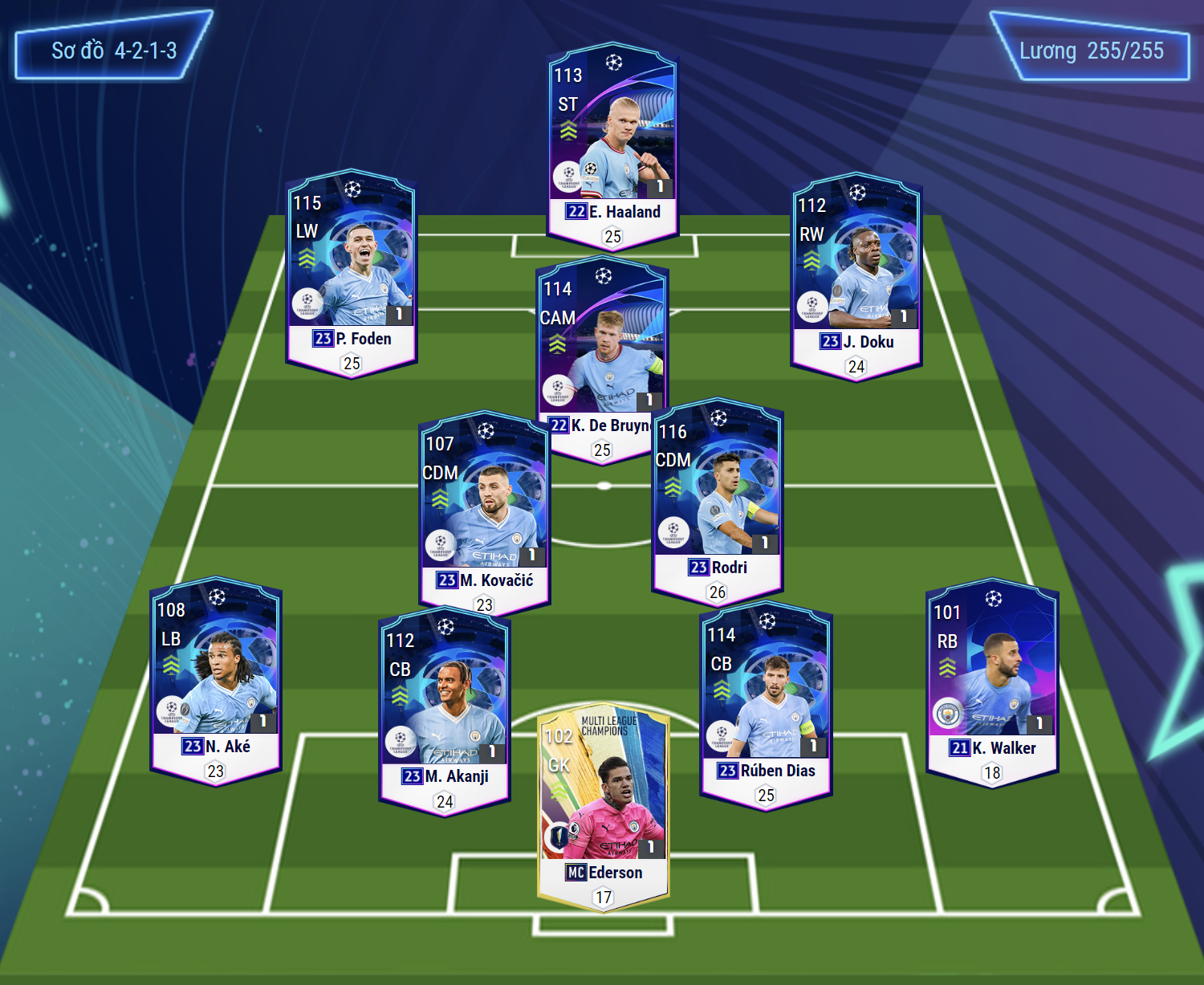Choose K. Walker's right back card
The width and height of the screenshot is (1204, 985).
[x=992, y=682]
